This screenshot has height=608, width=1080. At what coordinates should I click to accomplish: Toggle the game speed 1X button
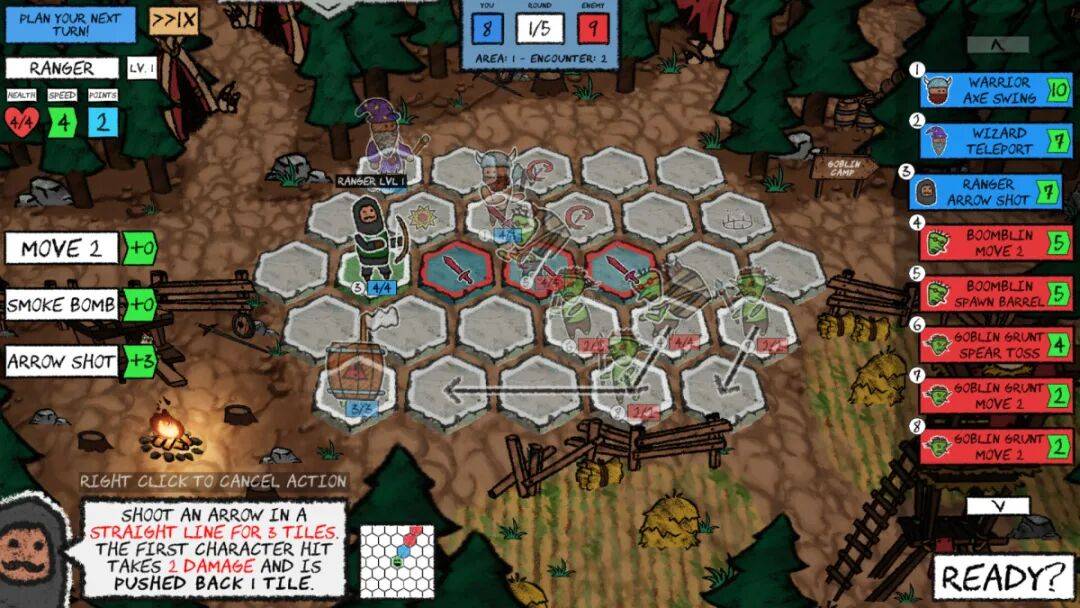(x=173, y=20)
